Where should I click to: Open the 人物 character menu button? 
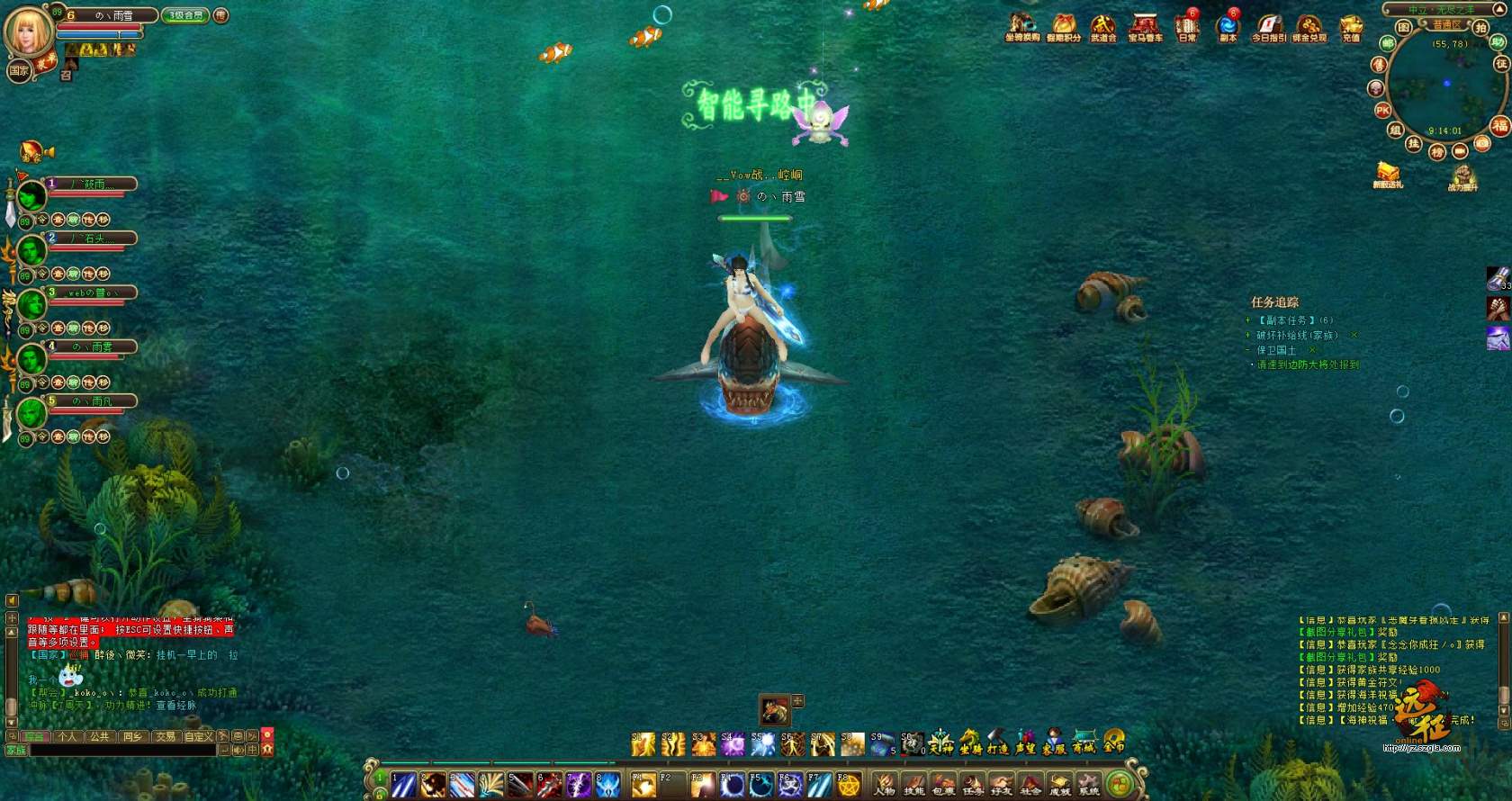(885, 785)
